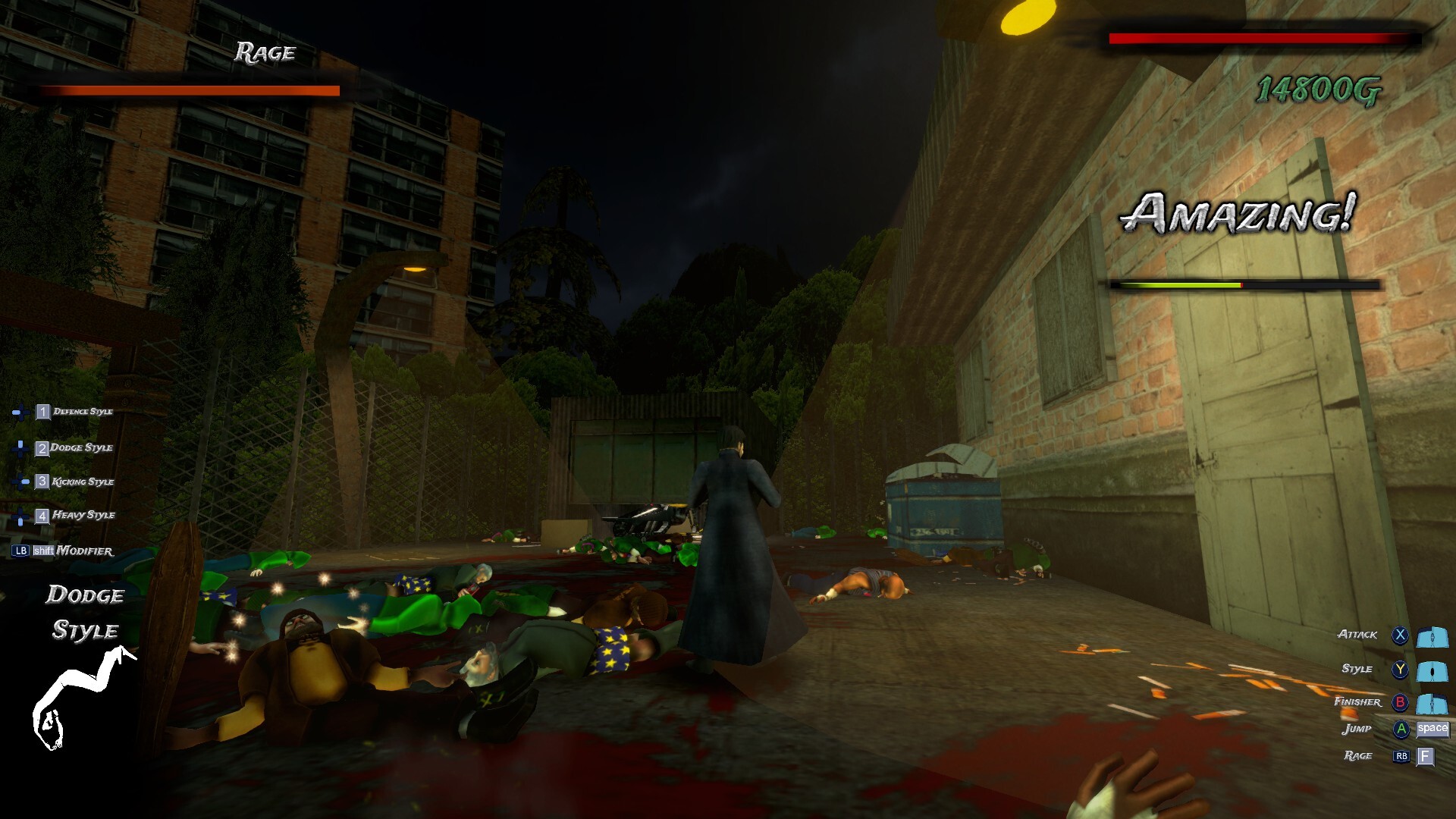1456x819 pixels.
Task: Switch to Defence Style slot 1
Action: (x=42, y=413)
